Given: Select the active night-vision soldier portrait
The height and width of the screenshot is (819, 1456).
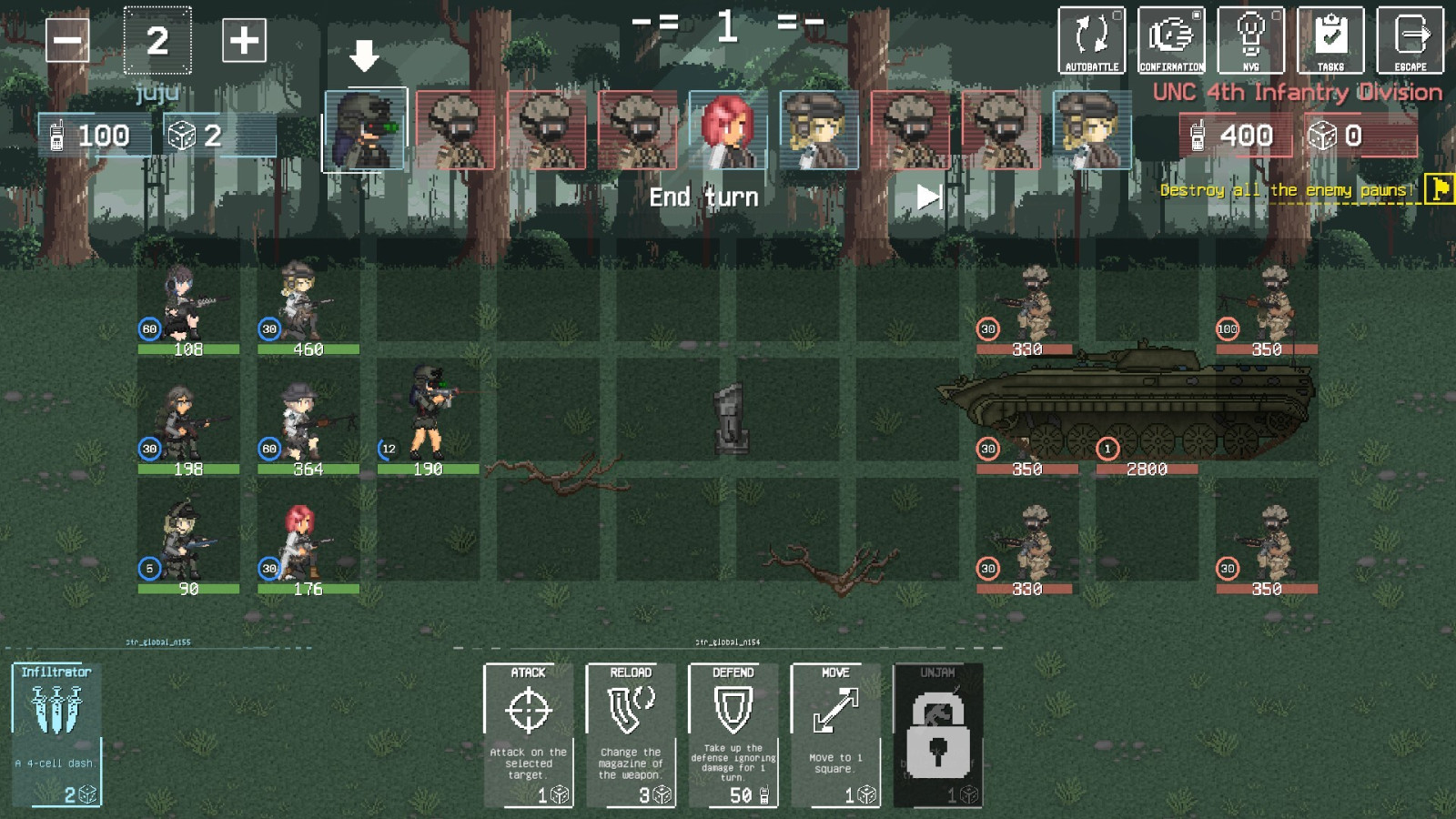Looking at the screenshot, I should pos(365,129).
